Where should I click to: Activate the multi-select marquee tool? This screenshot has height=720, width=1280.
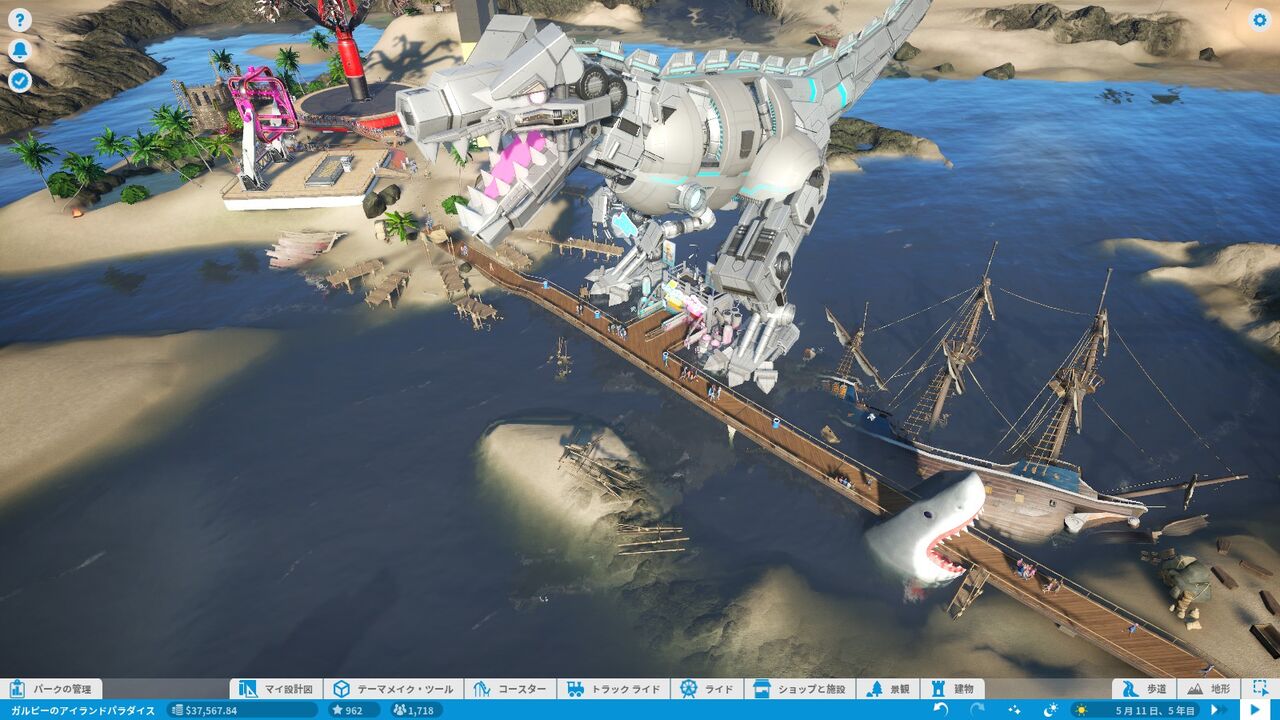(x=1259, y=689)
